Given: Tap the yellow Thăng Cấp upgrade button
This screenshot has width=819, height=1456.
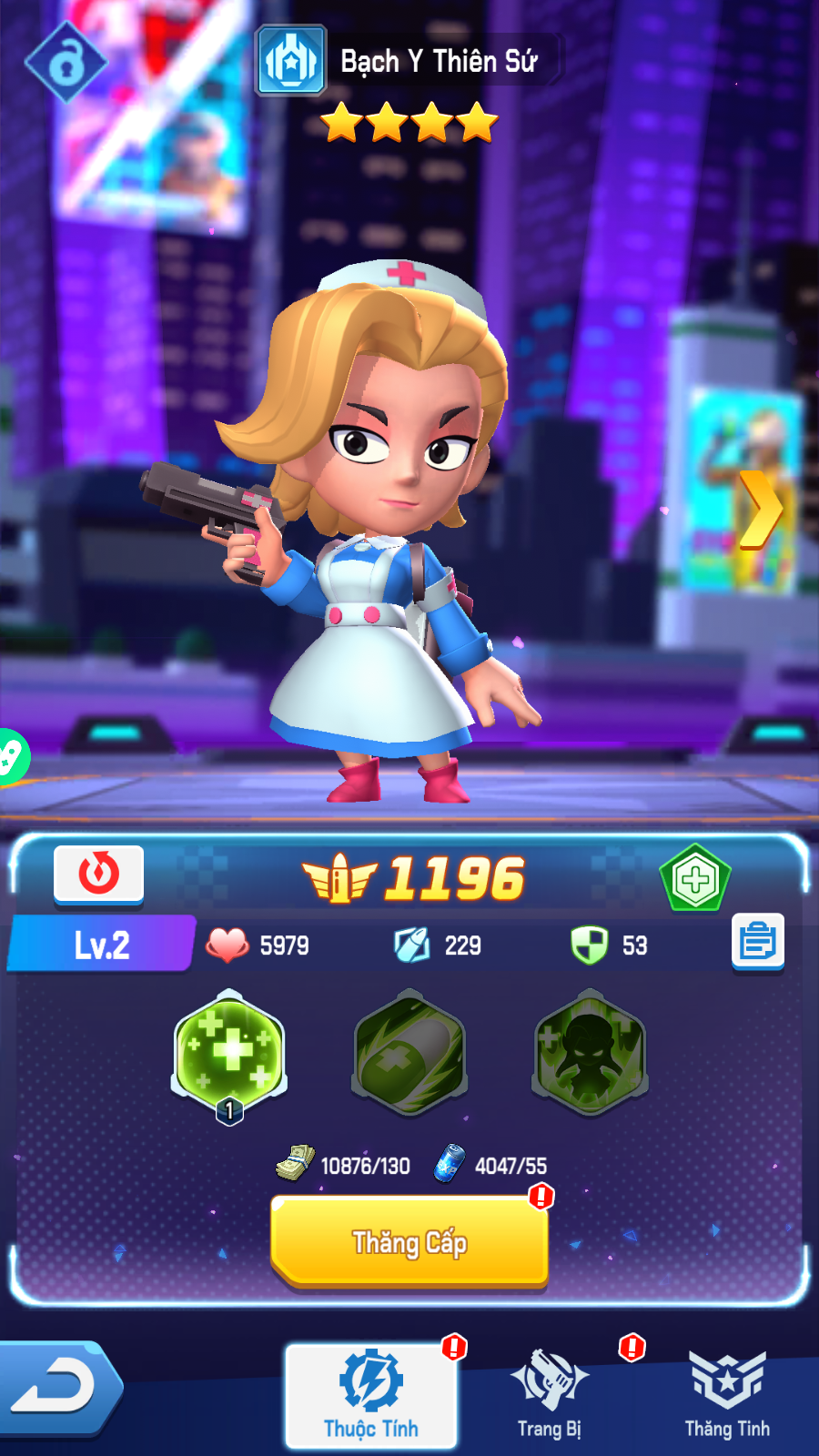Looking at the screenshot, I should coord(409,1242).
